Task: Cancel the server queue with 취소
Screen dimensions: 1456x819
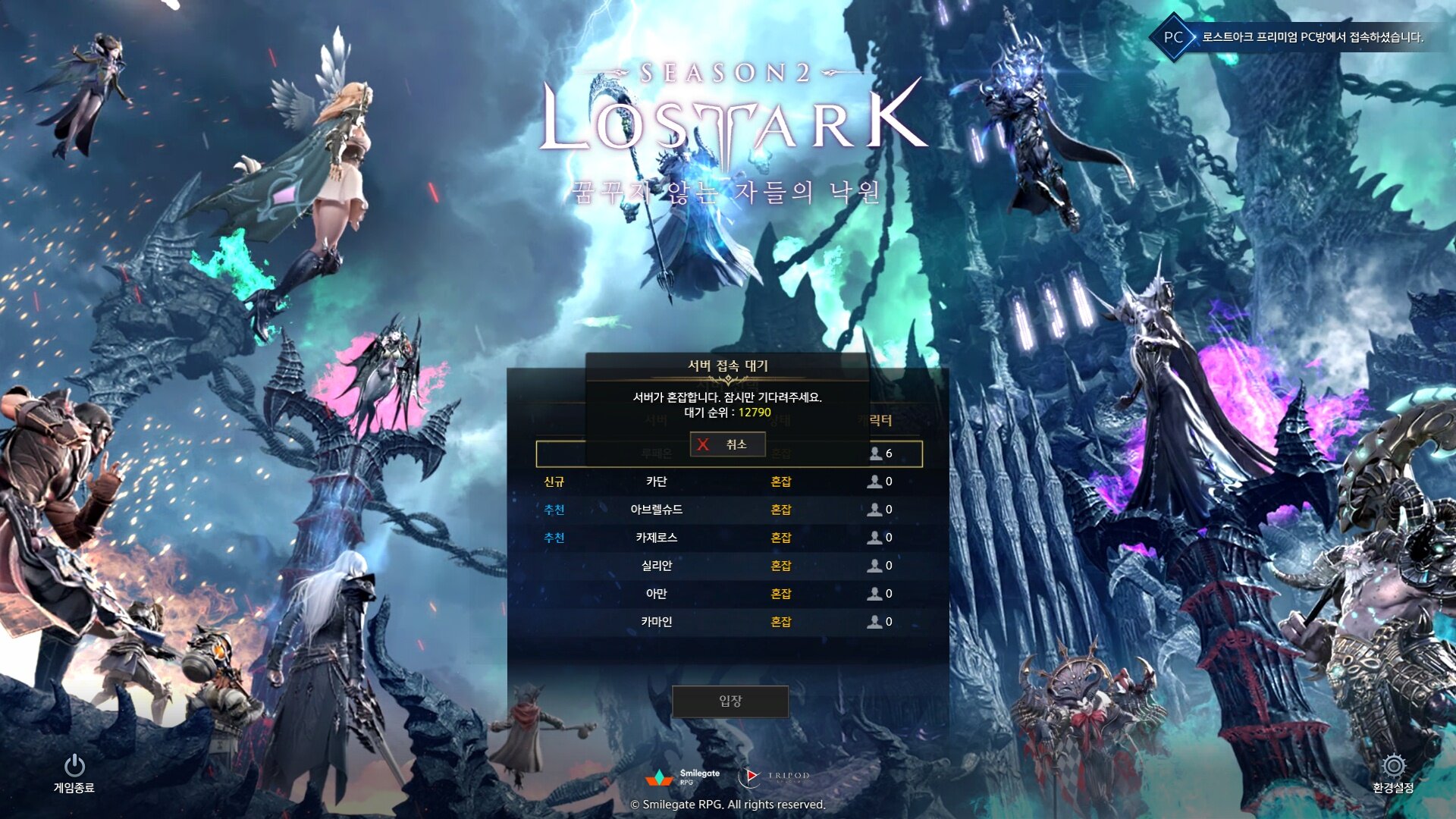Action: 727,444
